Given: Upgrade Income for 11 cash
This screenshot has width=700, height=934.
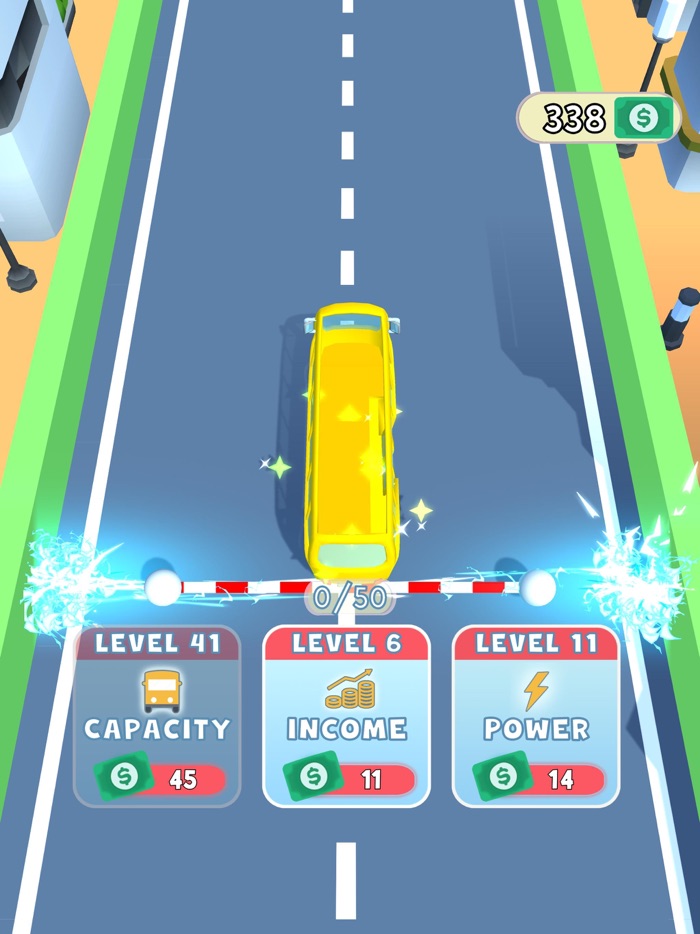Looking at the screenshot, I should point(346,717).
